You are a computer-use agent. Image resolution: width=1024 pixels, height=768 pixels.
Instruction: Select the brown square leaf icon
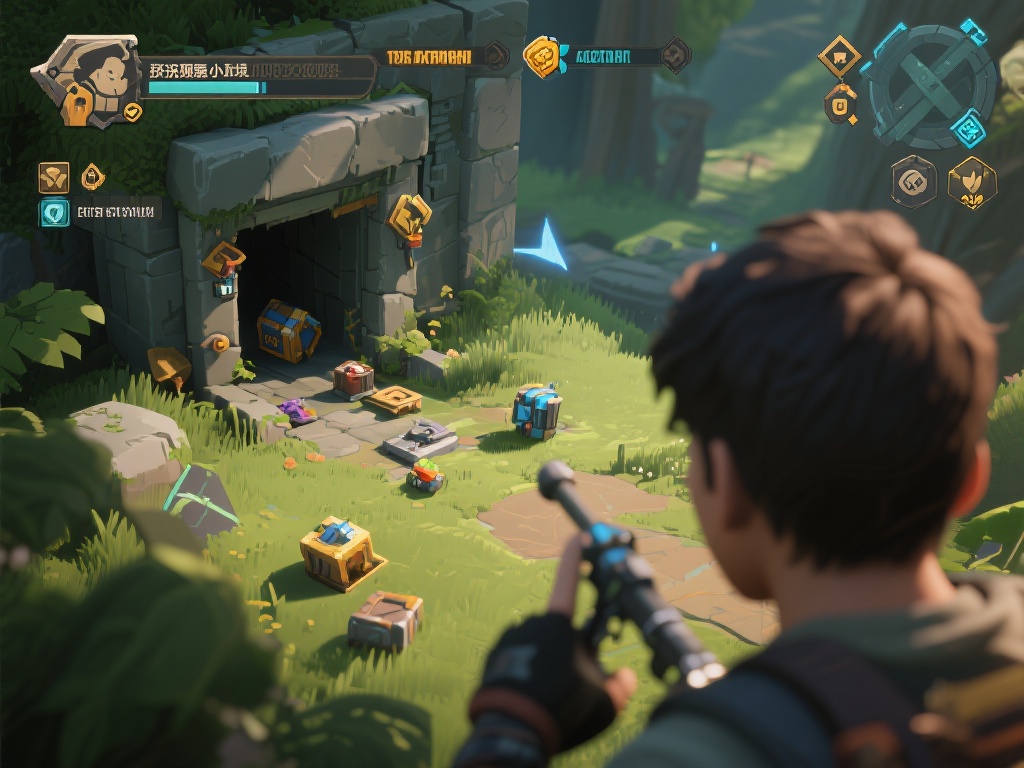coord(54,177)
